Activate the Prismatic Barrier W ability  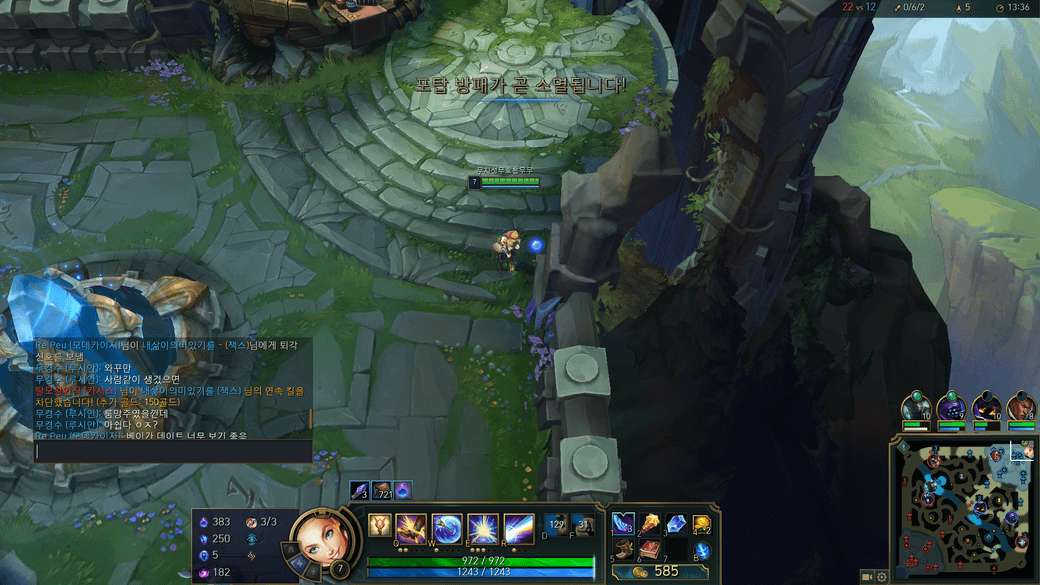click(x=446, y=527)
